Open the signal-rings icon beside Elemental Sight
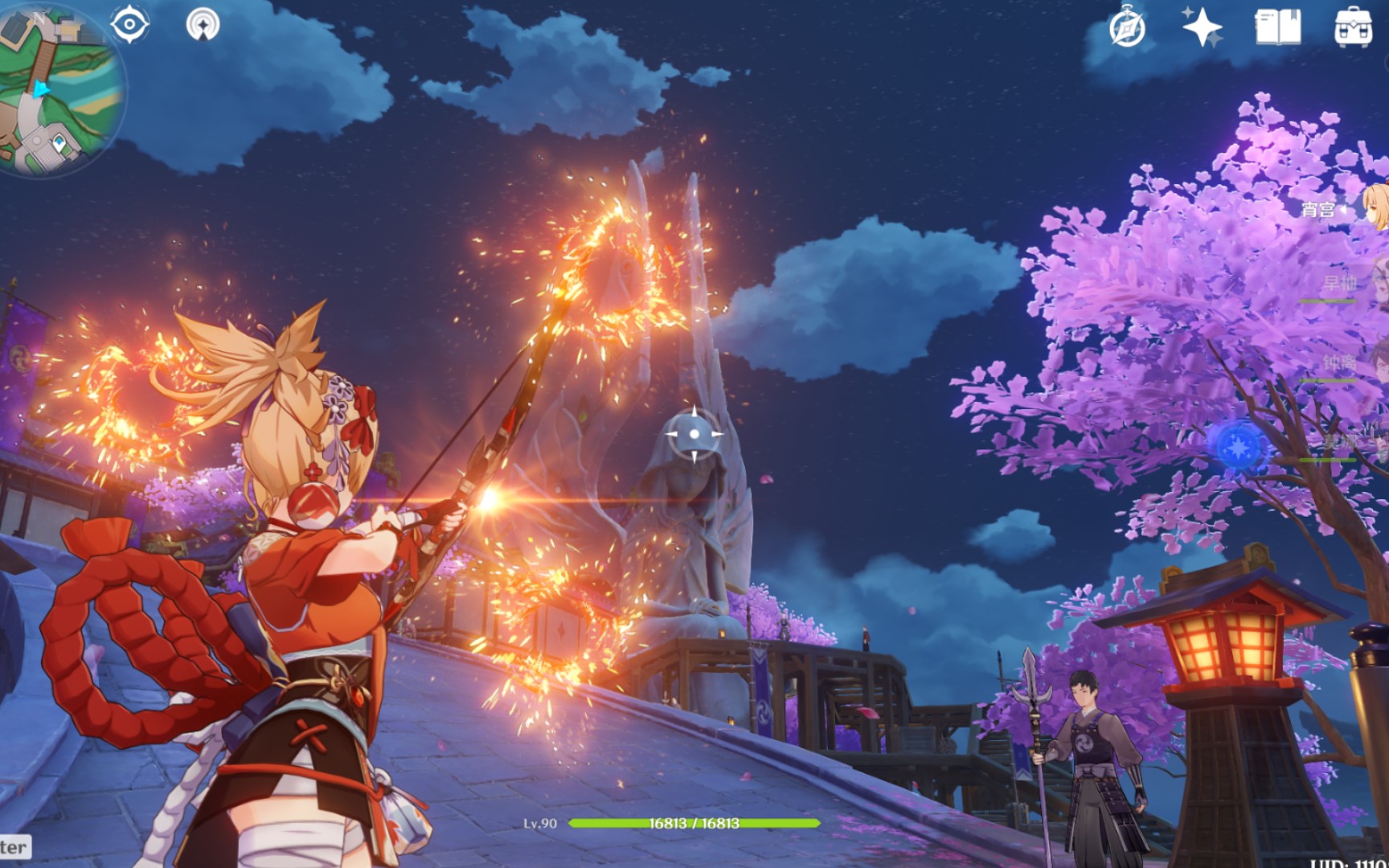 click(203, 24)
